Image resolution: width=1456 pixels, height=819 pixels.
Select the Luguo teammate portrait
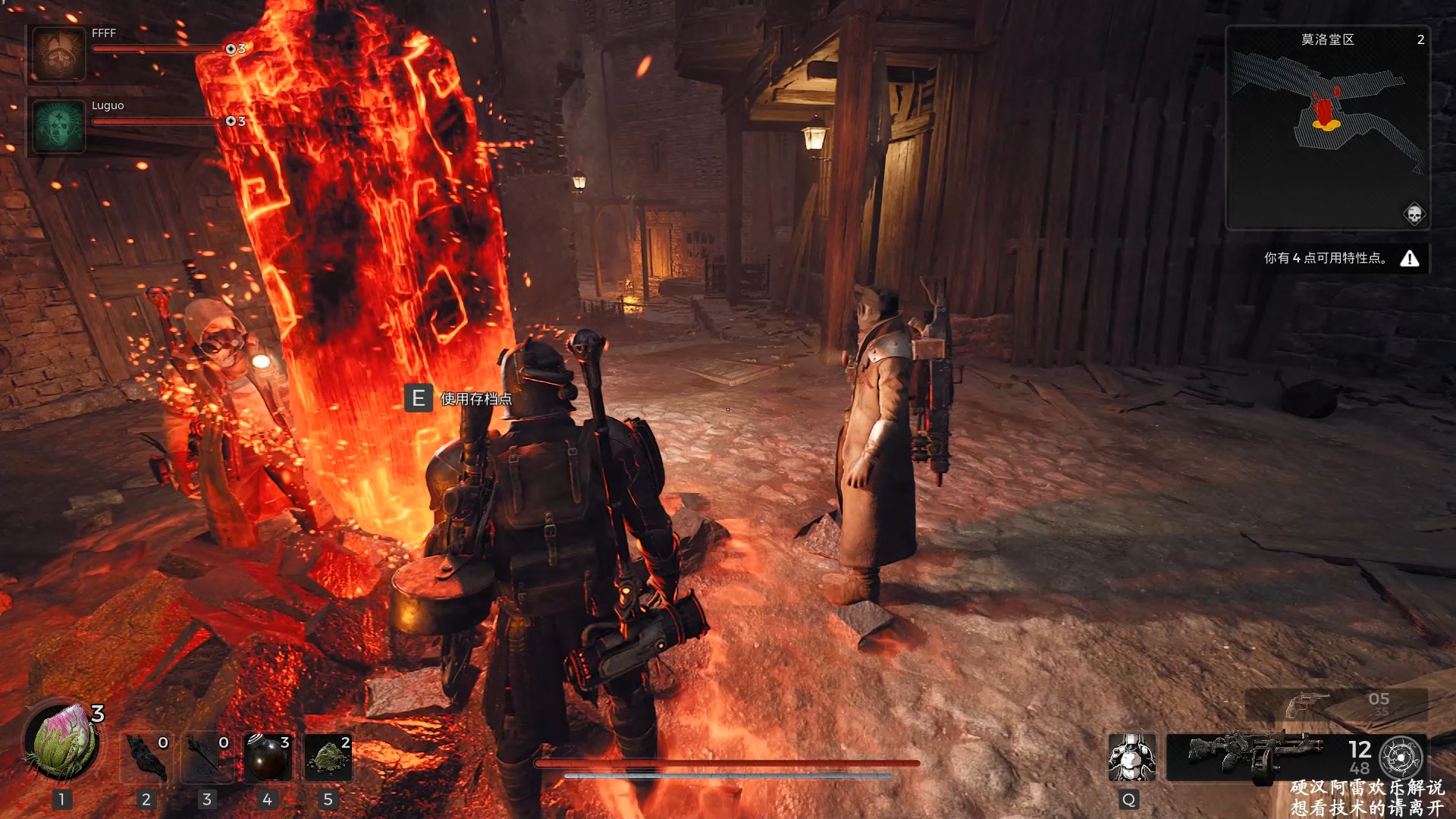click(58, 126)
